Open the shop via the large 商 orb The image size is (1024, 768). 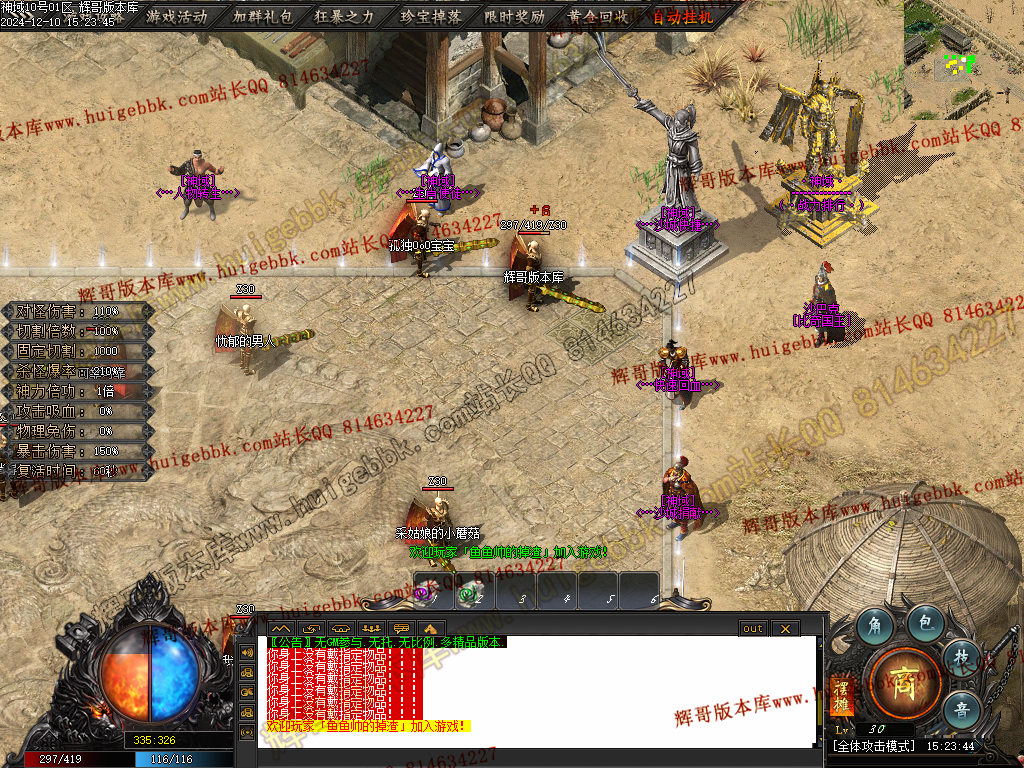(904, 680)
